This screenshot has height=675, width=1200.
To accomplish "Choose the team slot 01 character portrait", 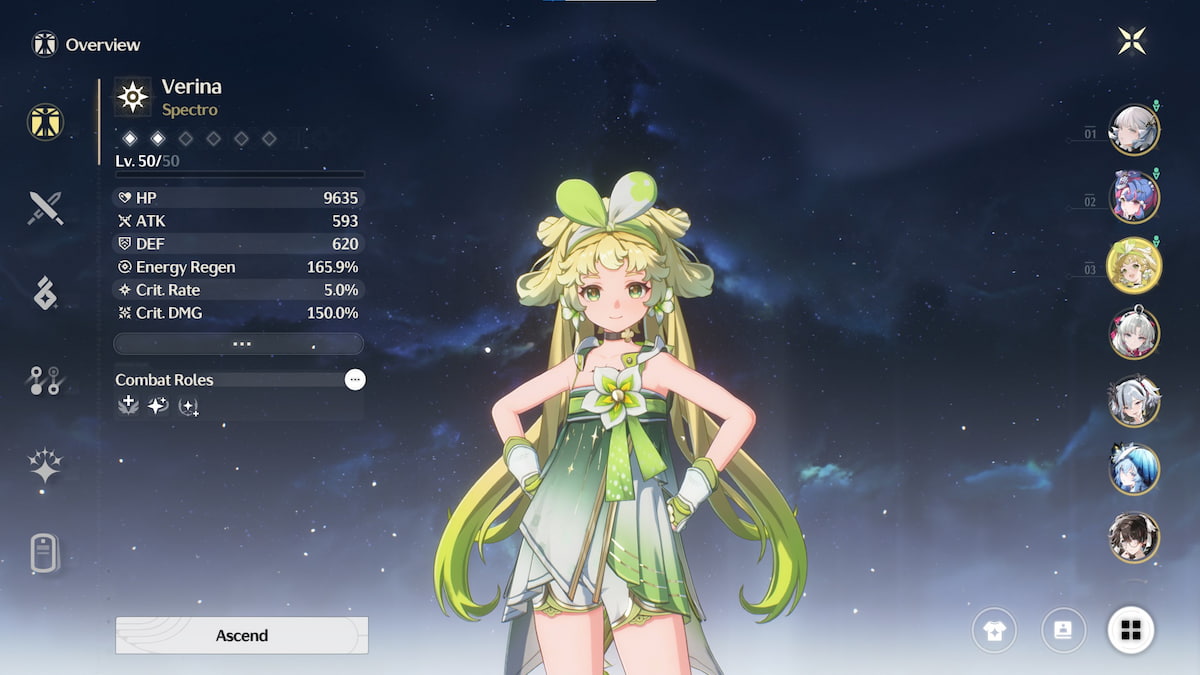I will coord(1134,130).
